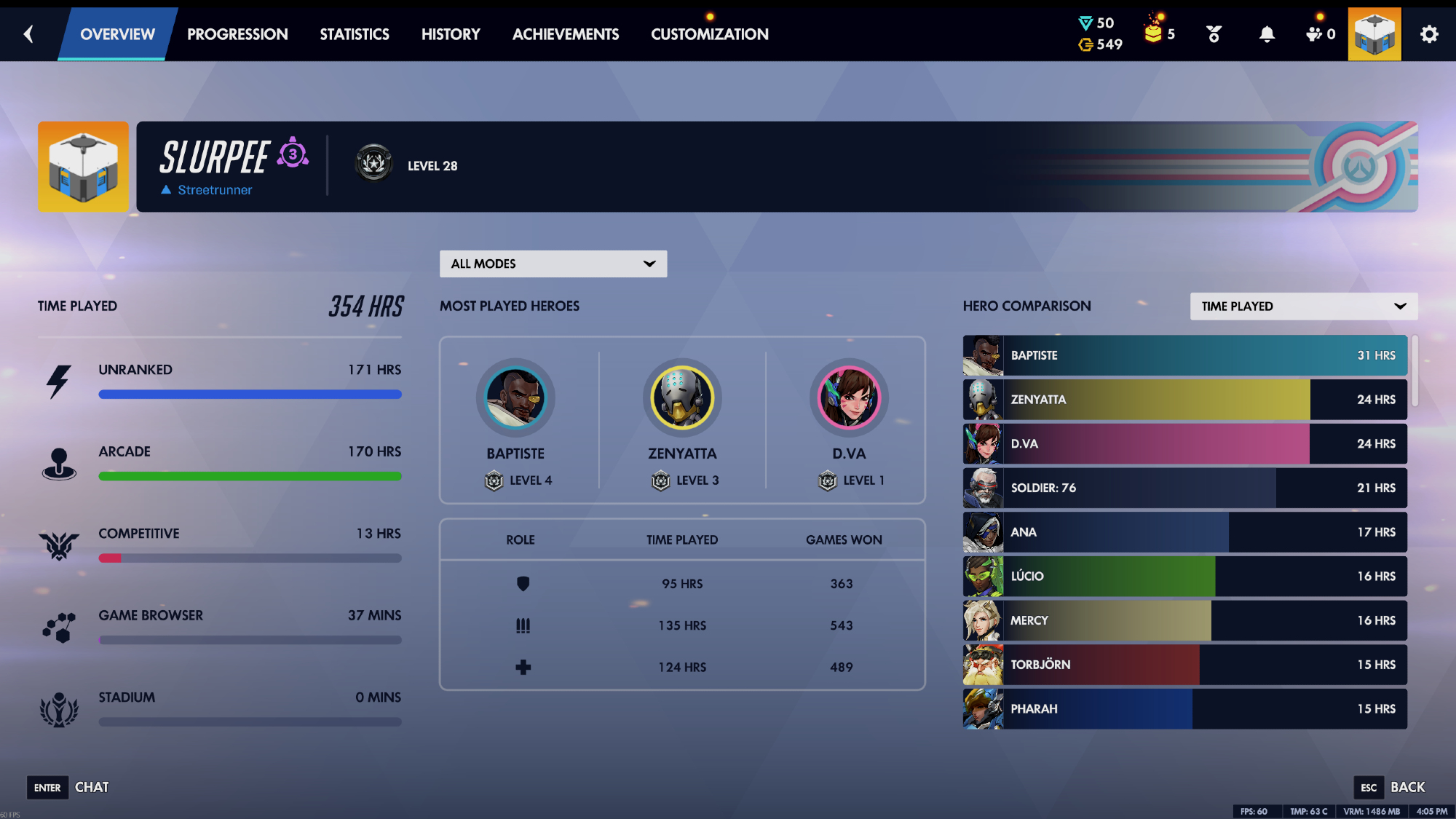
Task: Select the Soldier: 76 comparison row
Action: (1184, 488)
